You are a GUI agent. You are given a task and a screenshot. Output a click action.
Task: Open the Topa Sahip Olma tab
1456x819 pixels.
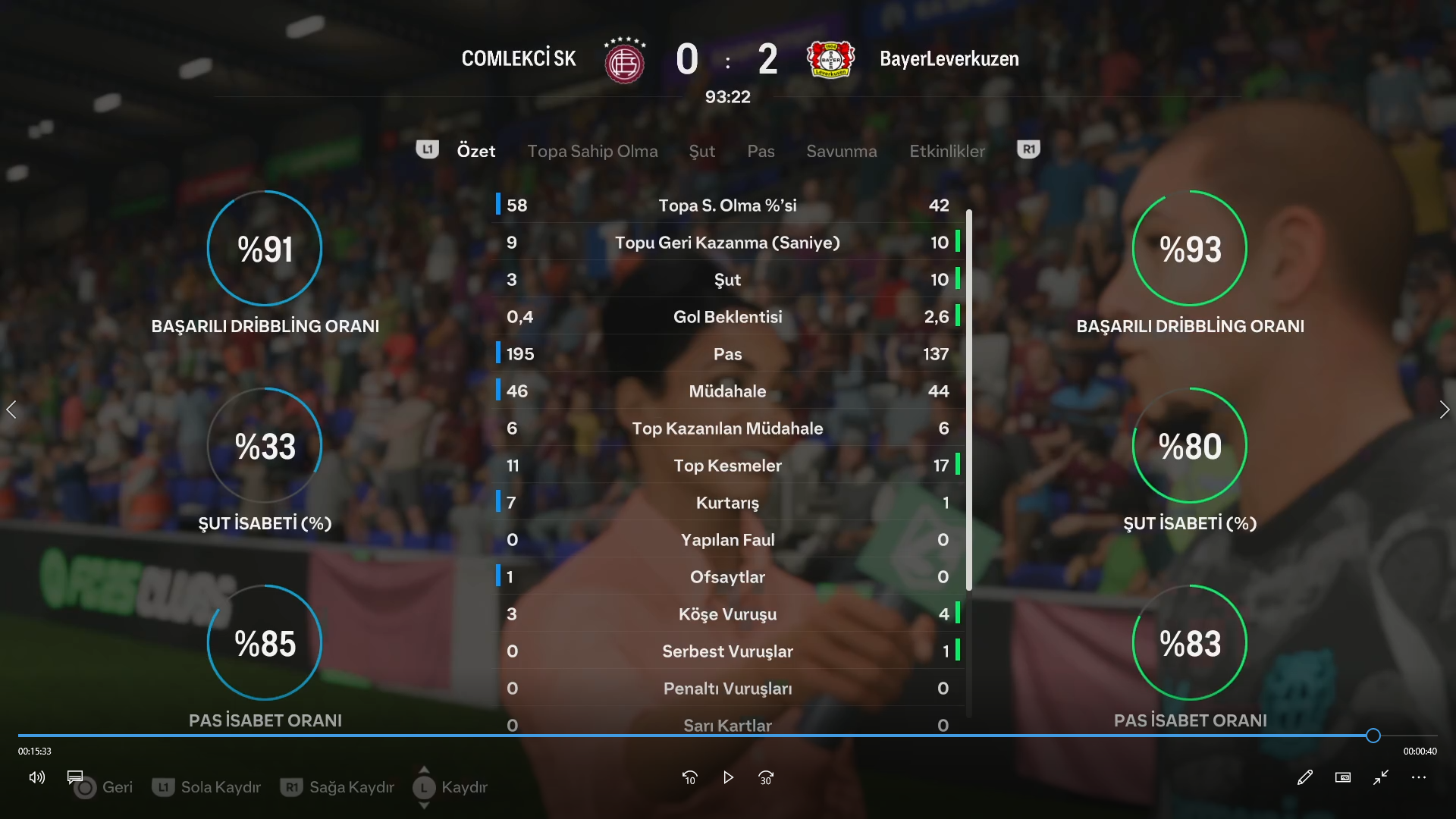(x=592, y=151)
